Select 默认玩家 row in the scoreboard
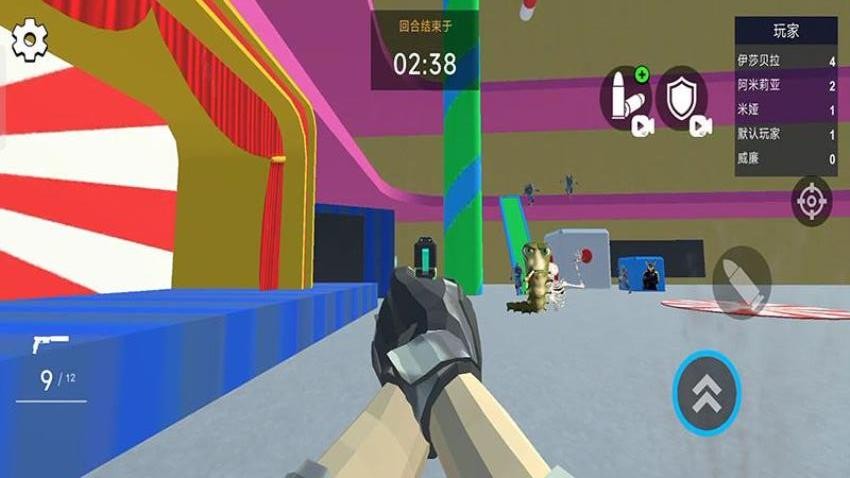 (786, 135)
